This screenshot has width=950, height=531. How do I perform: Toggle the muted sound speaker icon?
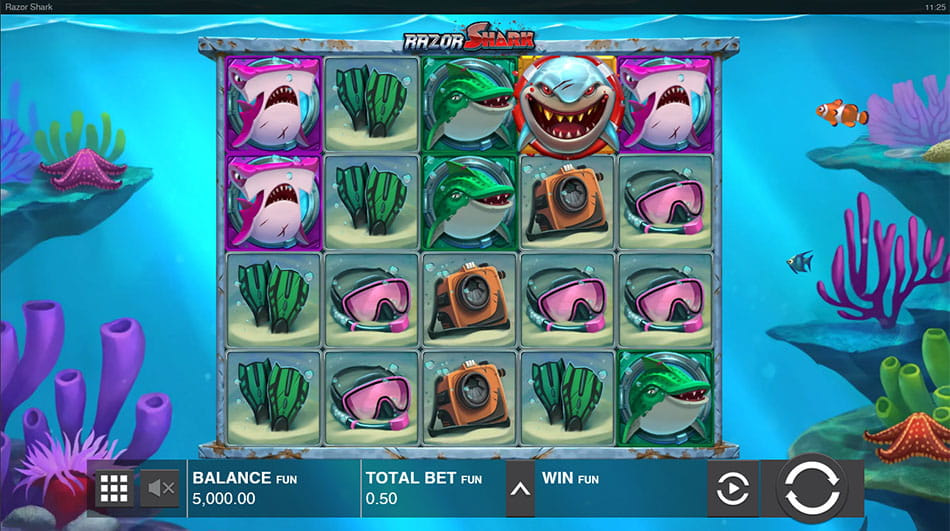(161, 489)
